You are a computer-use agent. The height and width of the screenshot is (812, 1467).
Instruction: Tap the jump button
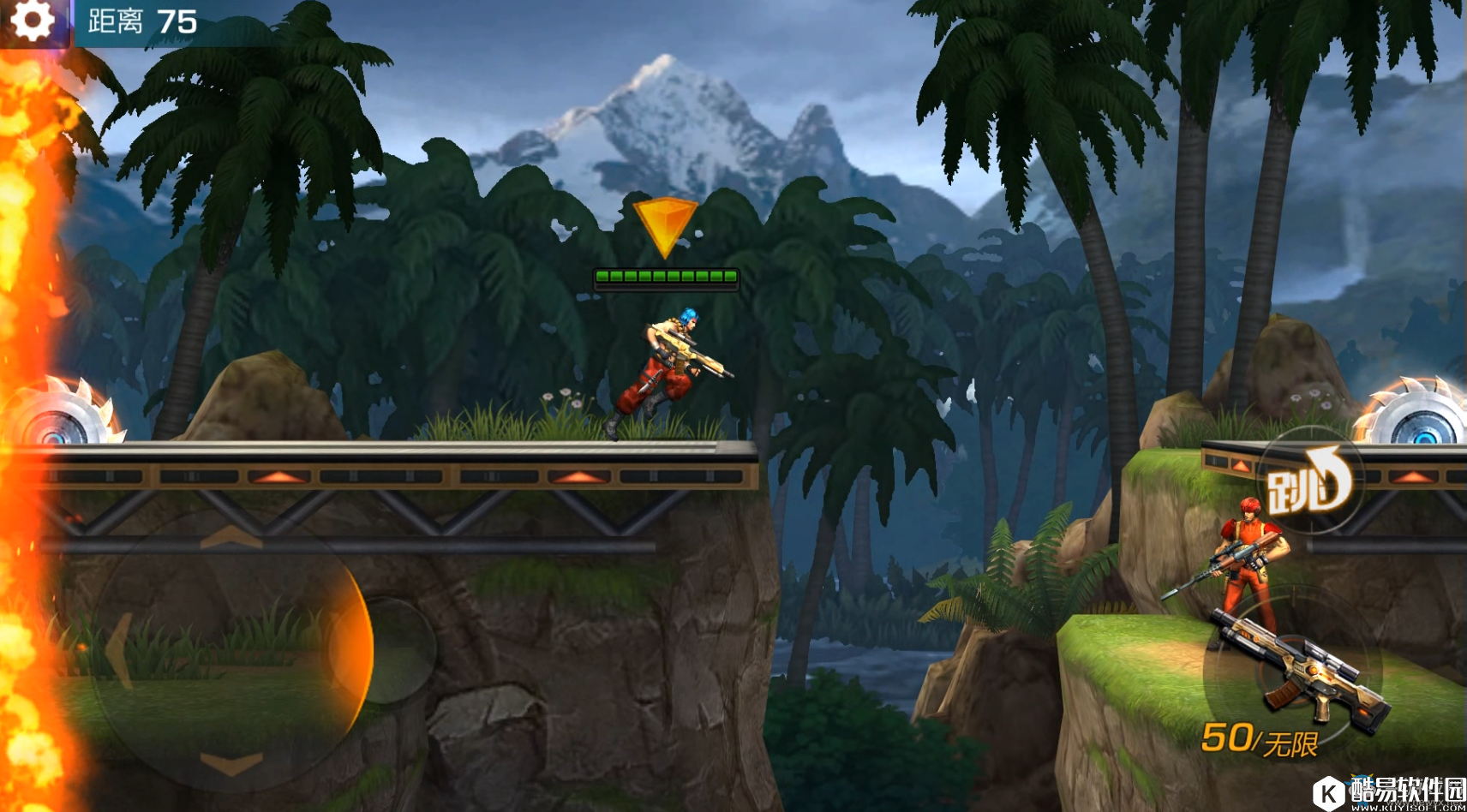pyautogui.click(x=1308, y=481)
